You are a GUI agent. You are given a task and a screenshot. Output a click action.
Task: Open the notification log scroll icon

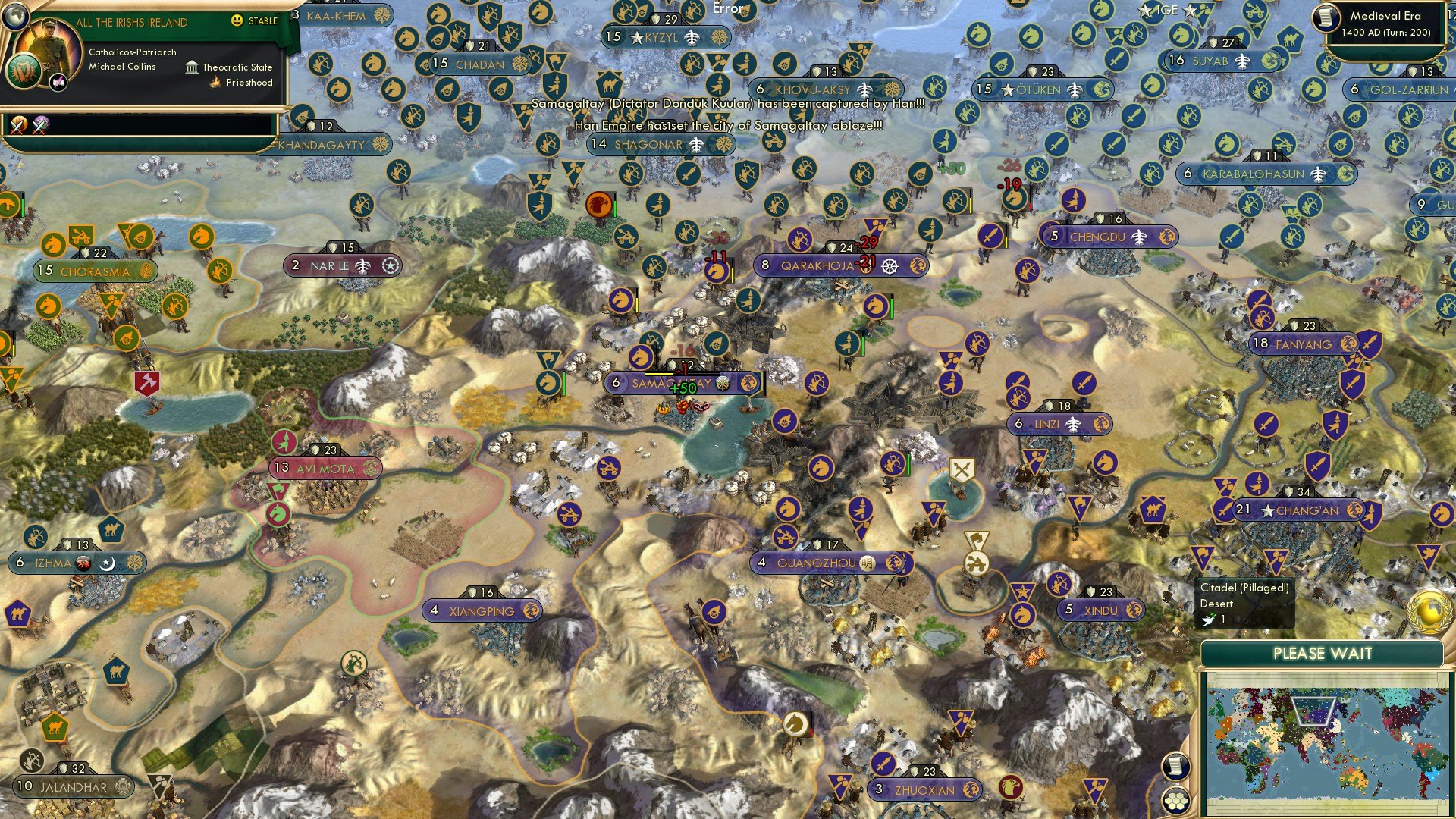coord(1176,766)
